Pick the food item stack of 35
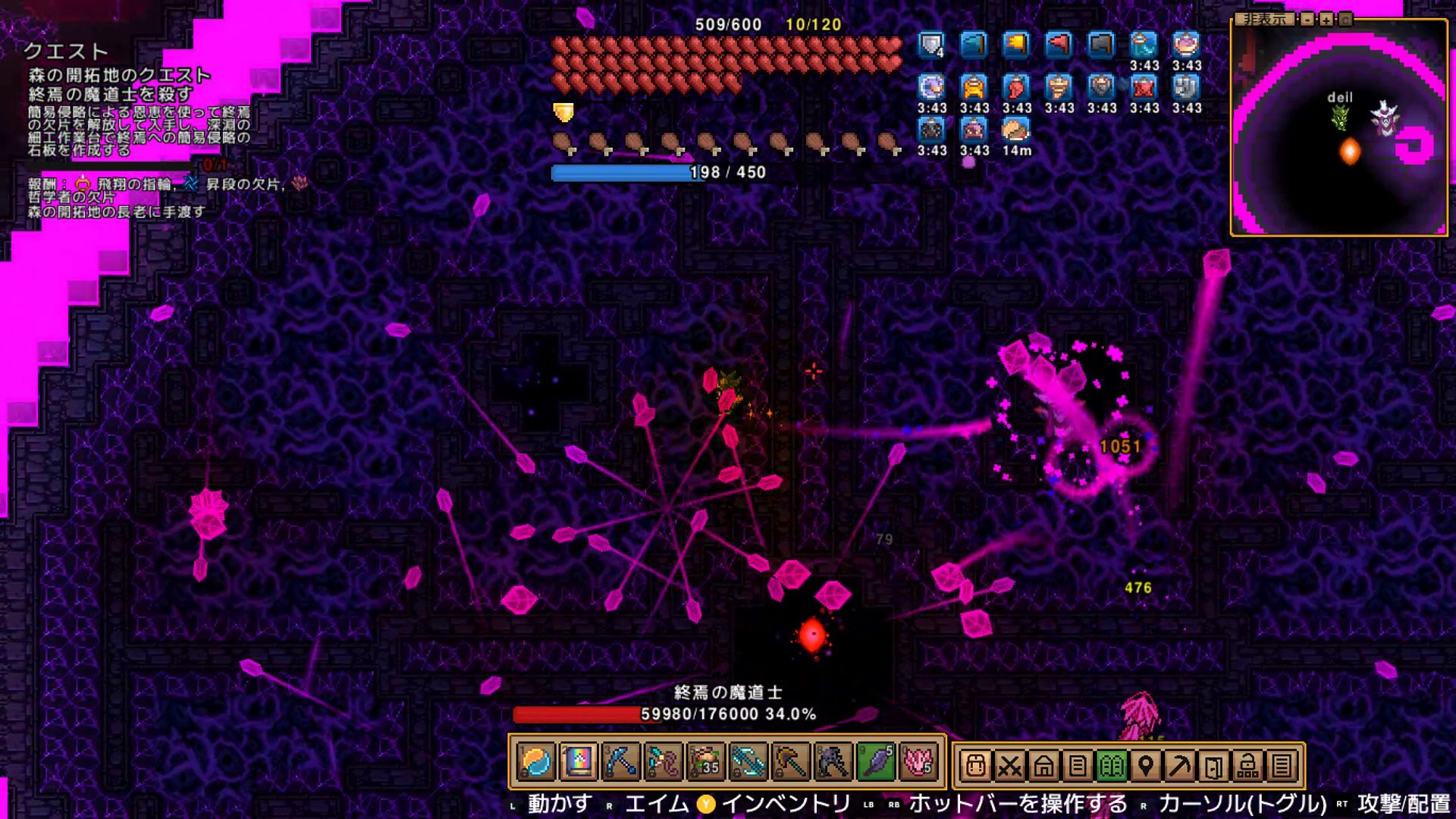Viewport: 1456px width, 819px height. pyautogui.click(x=706, y=762)
